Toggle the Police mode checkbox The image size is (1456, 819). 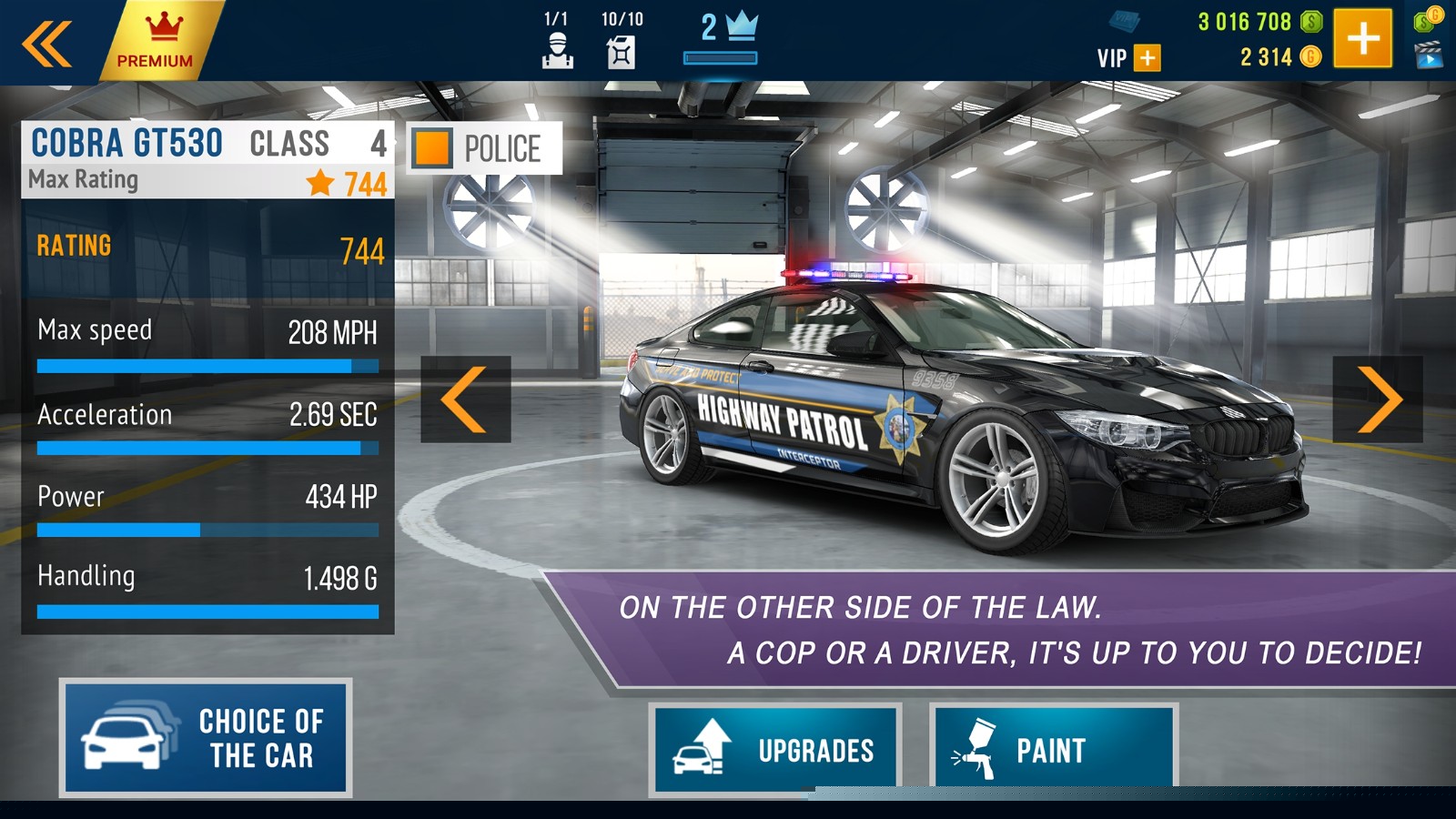click(432, 148)
